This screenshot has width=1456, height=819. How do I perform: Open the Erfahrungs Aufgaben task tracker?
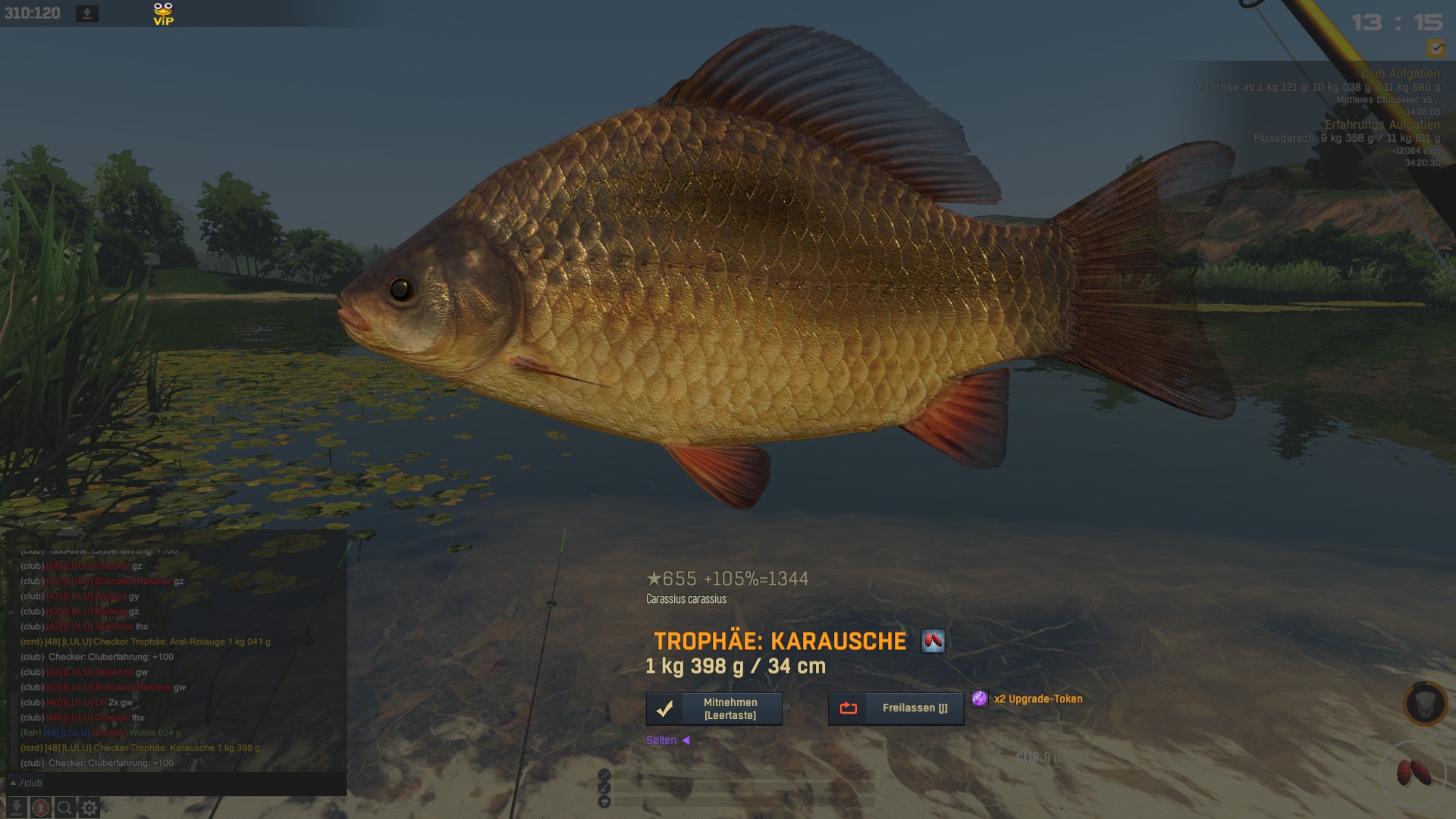[x=1382, y=125]
